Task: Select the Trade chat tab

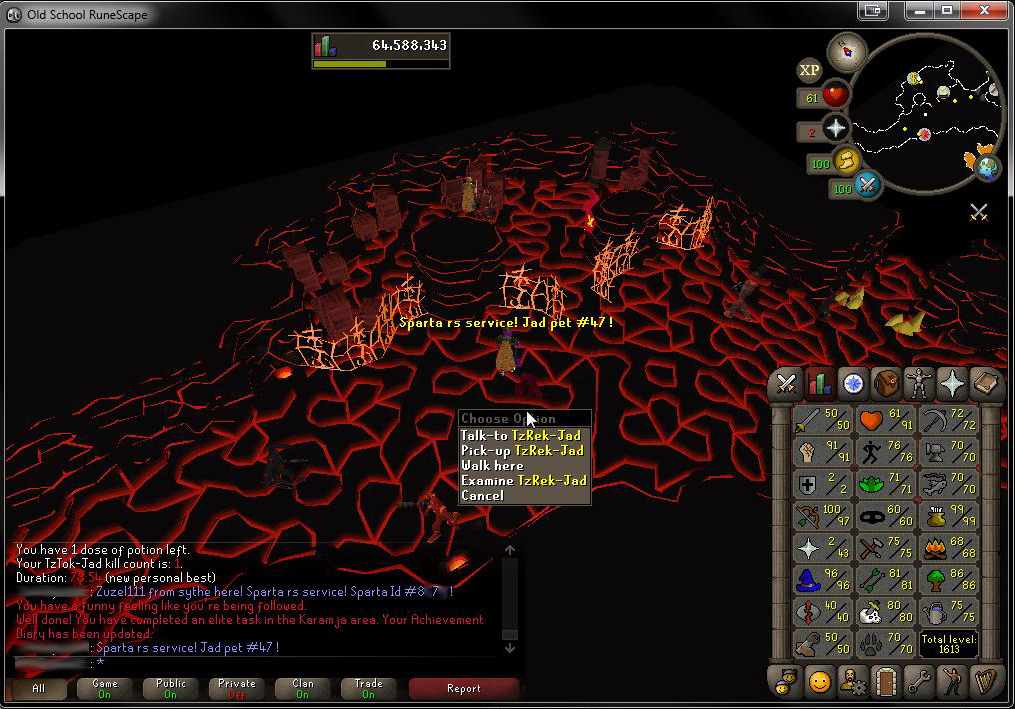Action: point(369,688)
